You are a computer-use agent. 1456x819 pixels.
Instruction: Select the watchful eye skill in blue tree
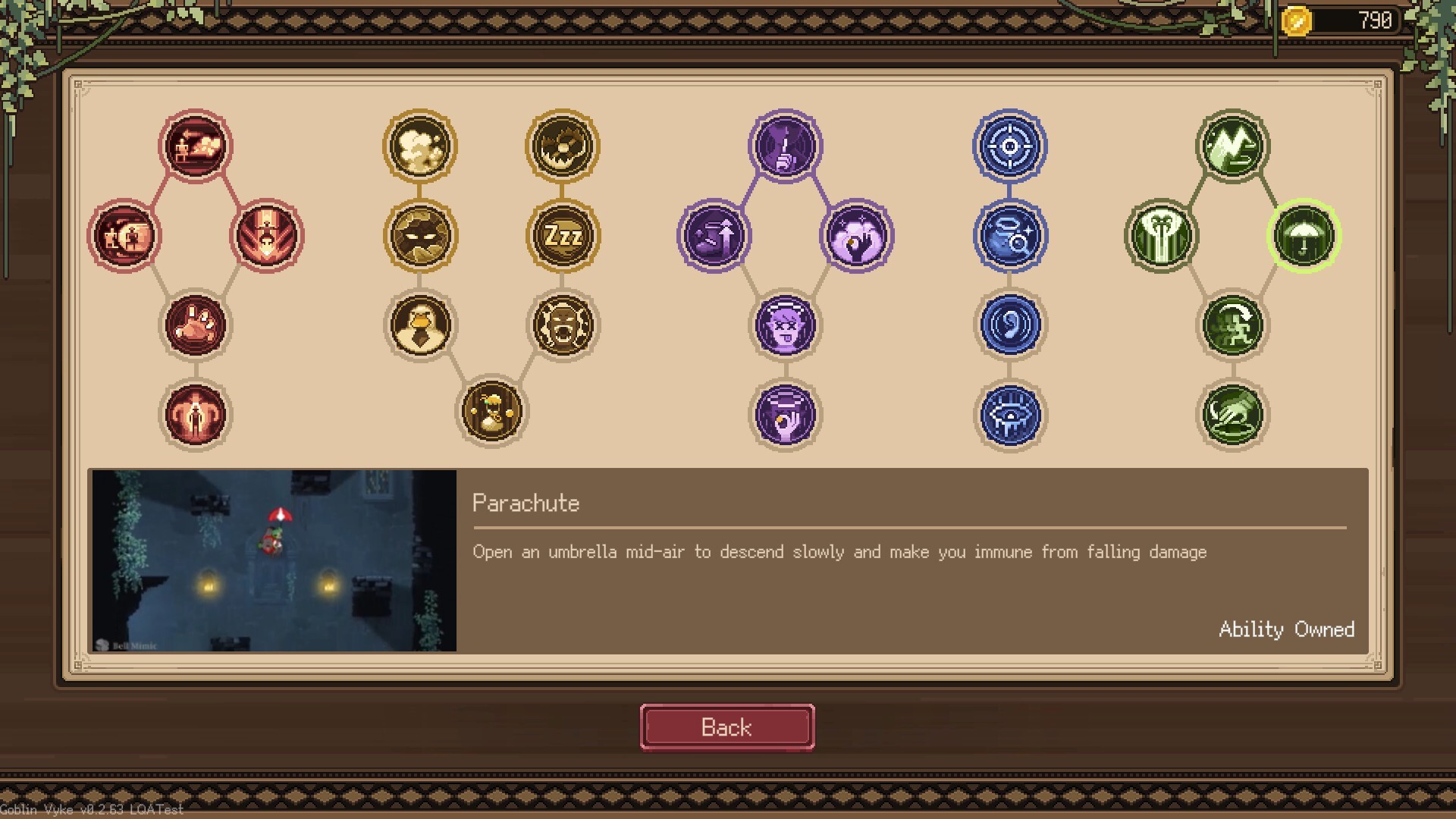click(1011, 414)
